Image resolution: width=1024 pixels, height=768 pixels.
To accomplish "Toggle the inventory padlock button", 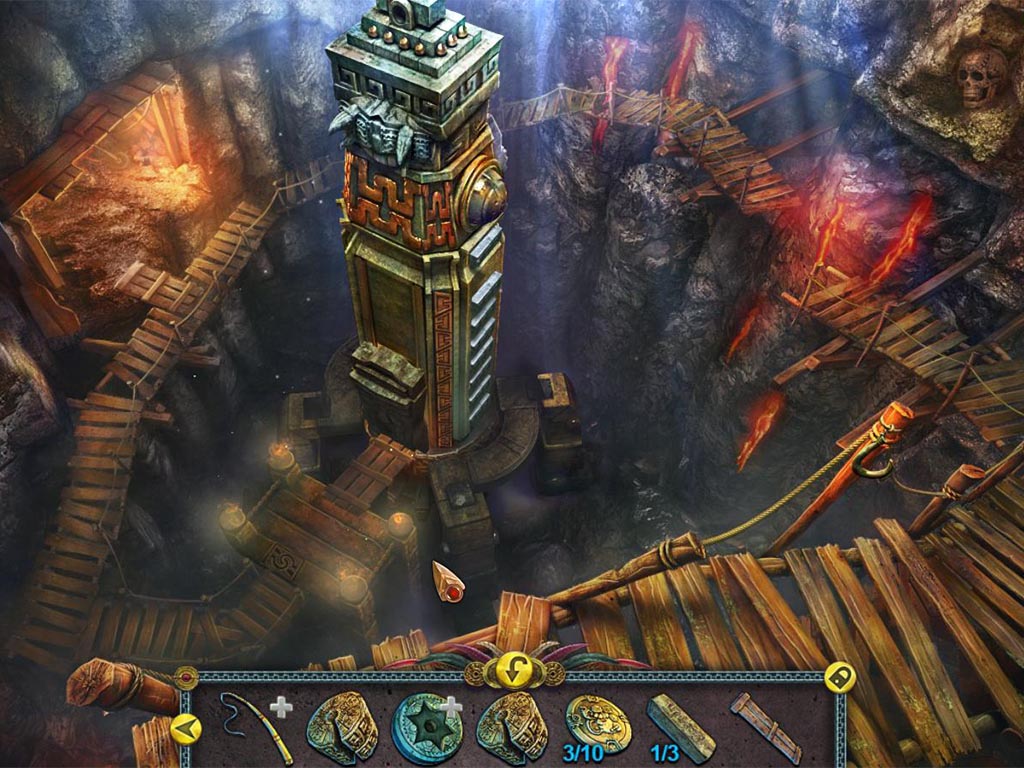I will 838,678.
